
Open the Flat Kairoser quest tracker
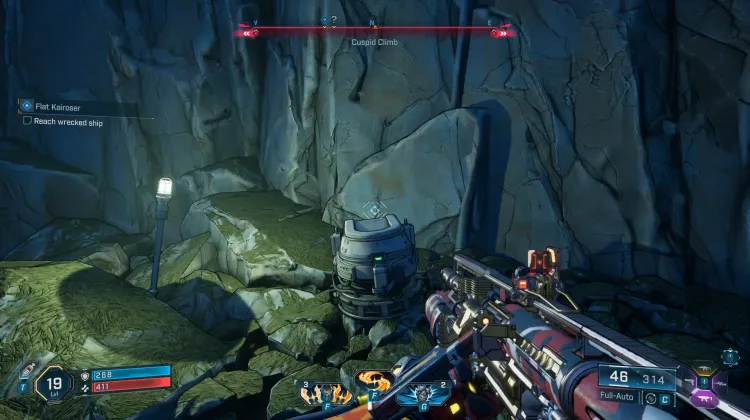click(x=27, y=105)
